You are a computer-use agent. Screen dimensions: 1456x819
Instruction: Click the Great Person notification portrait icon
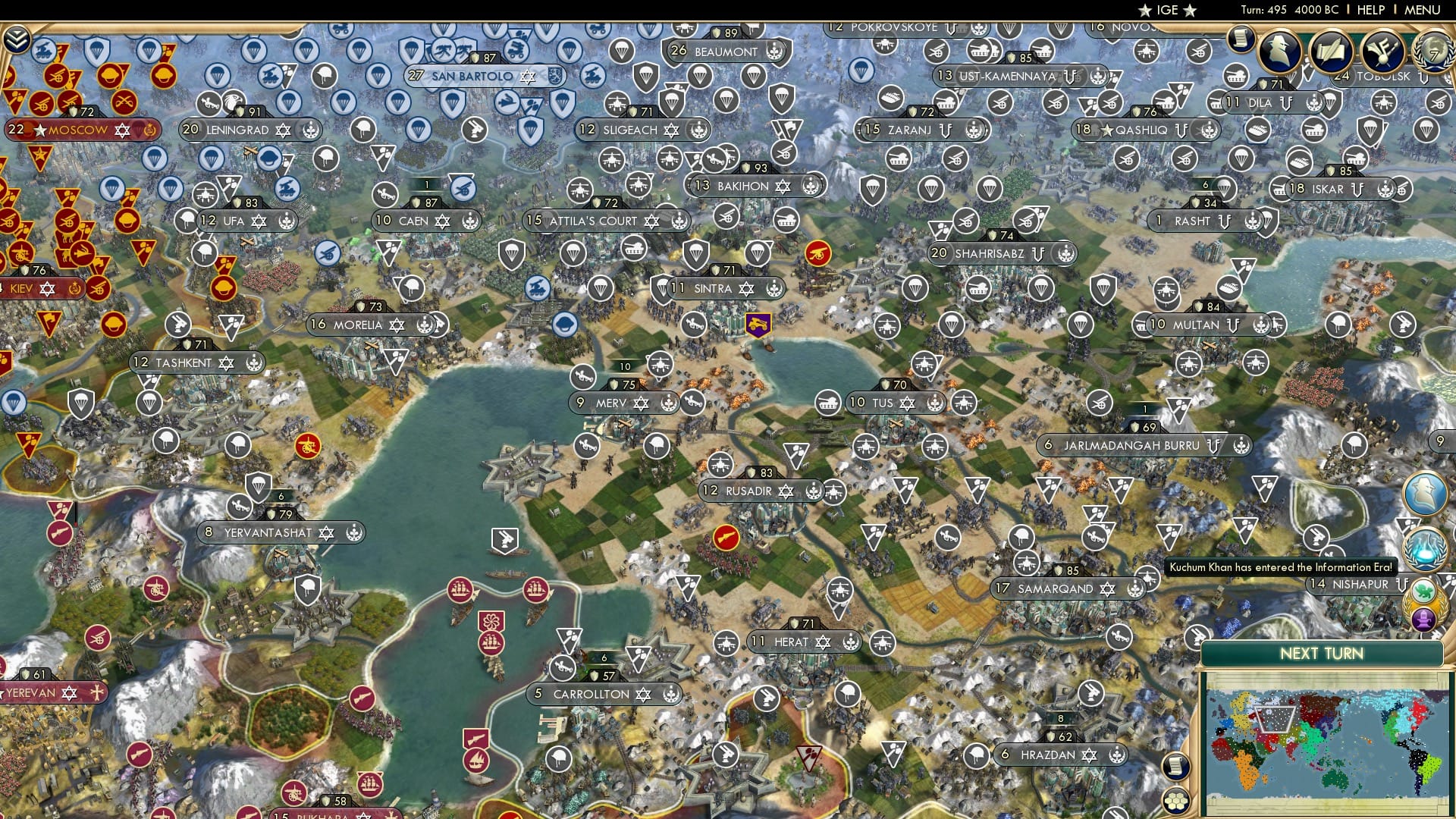1424,492
